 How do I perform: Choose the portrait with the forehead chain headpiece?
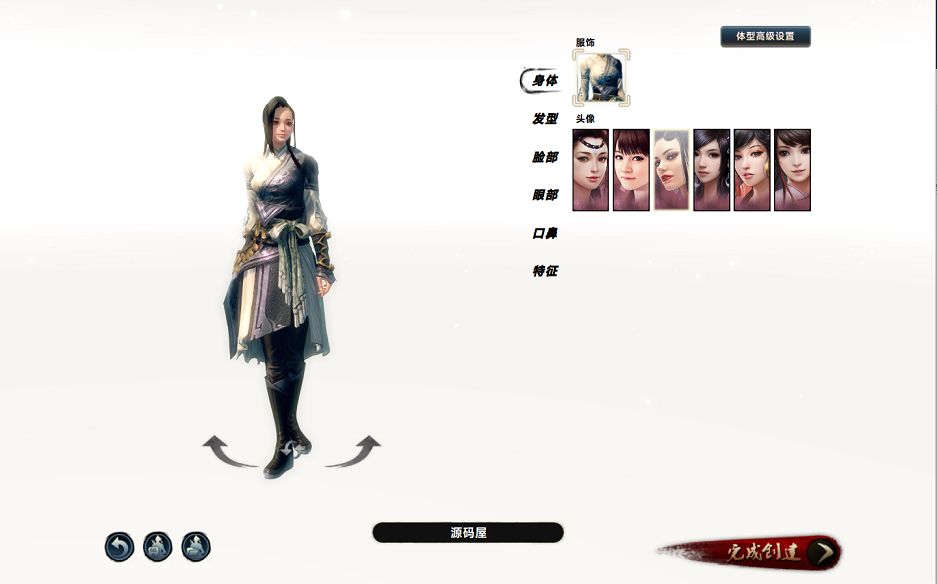pyautogui.click(x=590, y=170)
